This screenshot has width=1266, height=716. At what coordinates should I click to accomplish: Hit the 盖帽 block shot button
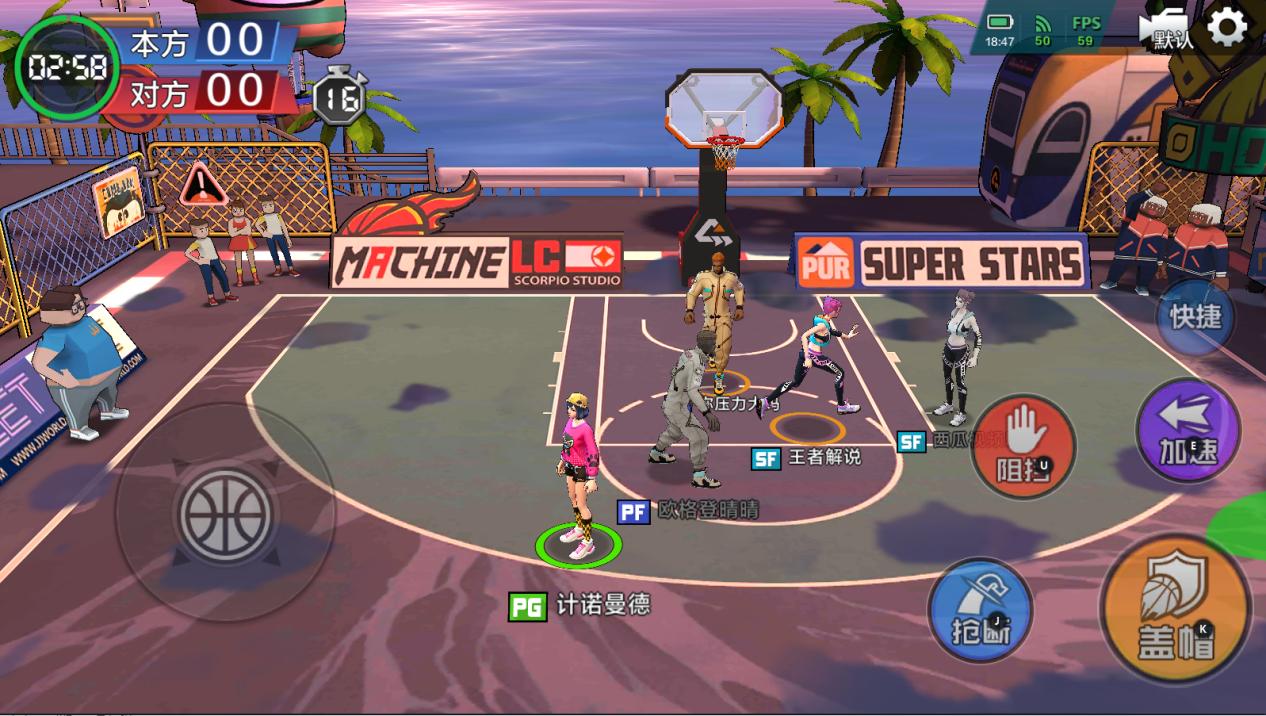pos(1175,611)
